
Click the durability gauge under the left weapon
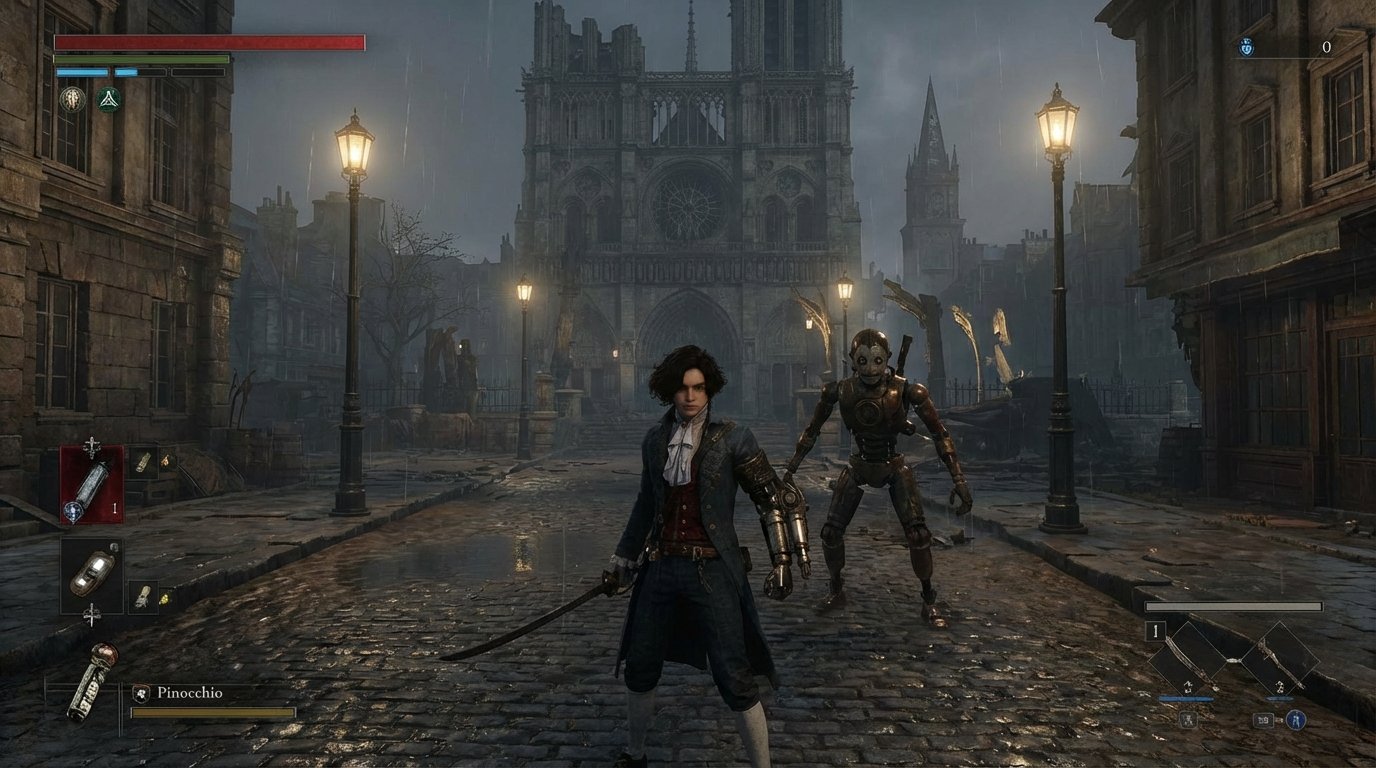[1186, 697]
